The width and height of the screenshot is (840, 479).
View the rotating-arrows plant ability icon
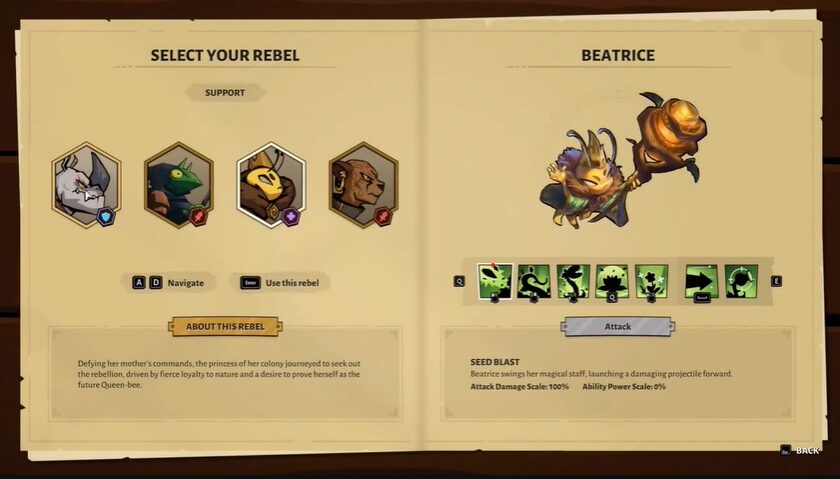pyautogui.click(x=741, y=281)
